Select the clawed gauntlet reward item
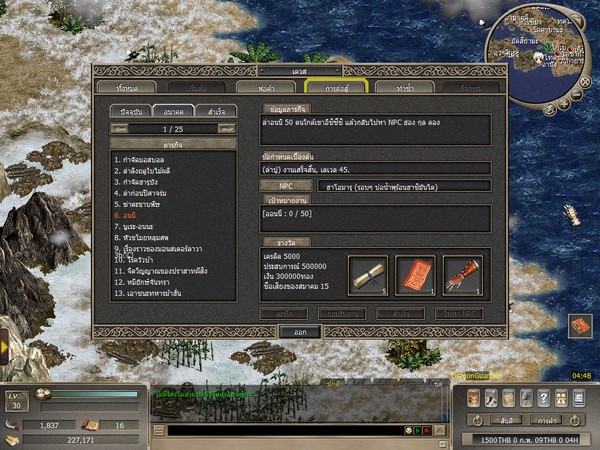This screenshot has width=600, height=450. [463, 274]
